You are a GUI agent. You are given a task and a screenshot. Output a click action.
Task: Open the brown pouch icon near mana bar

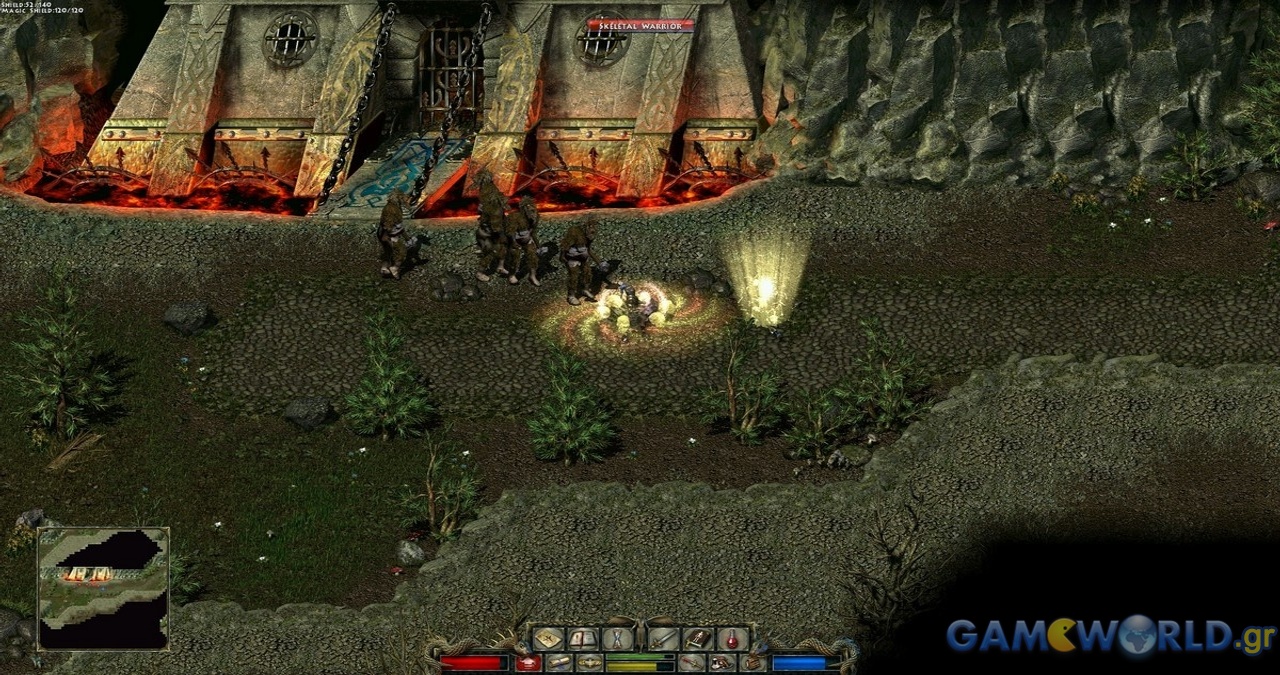click(752, 663)
